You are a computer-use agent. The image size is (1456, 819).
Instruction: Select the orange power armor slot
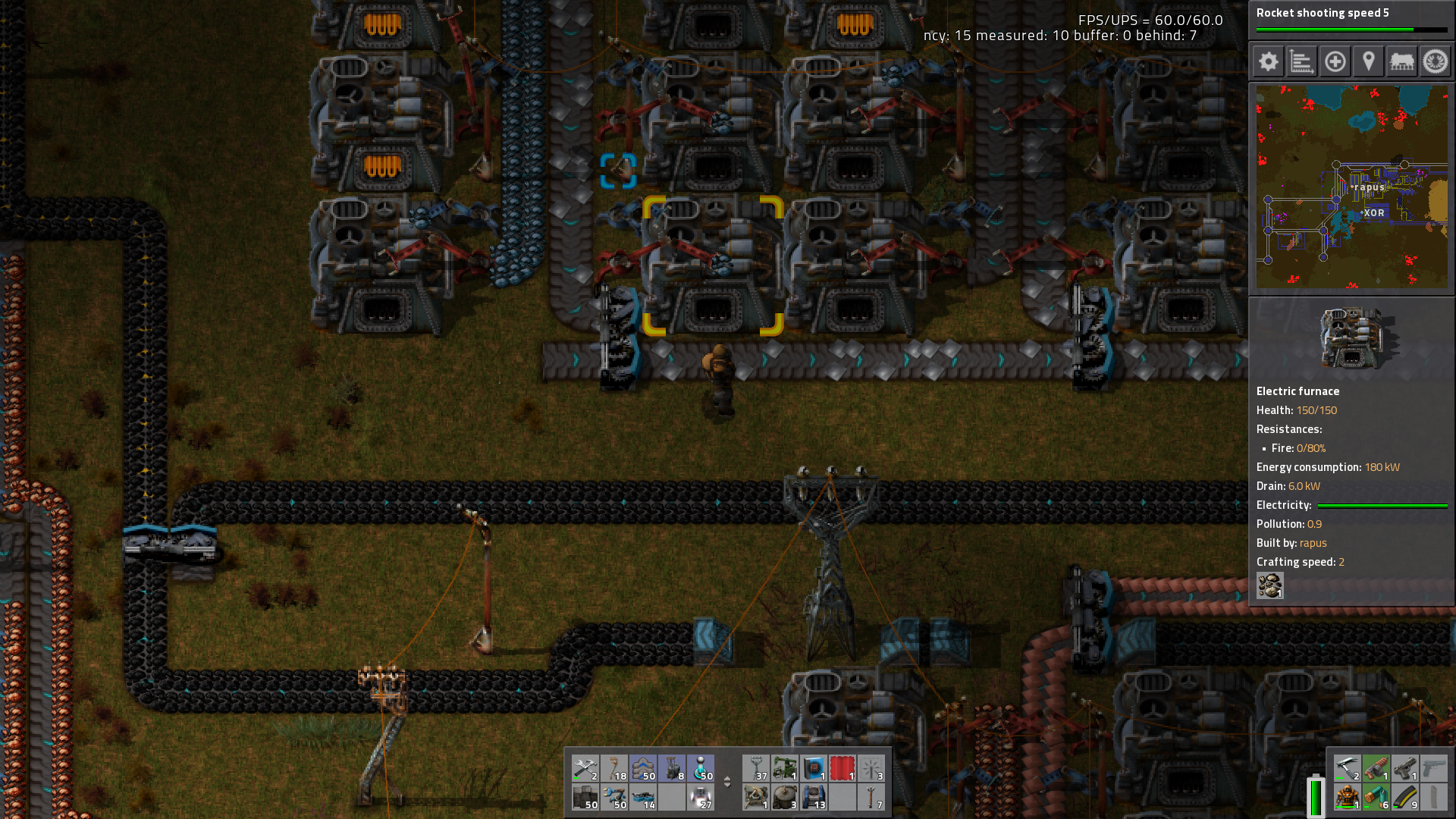coord(1348,797)
